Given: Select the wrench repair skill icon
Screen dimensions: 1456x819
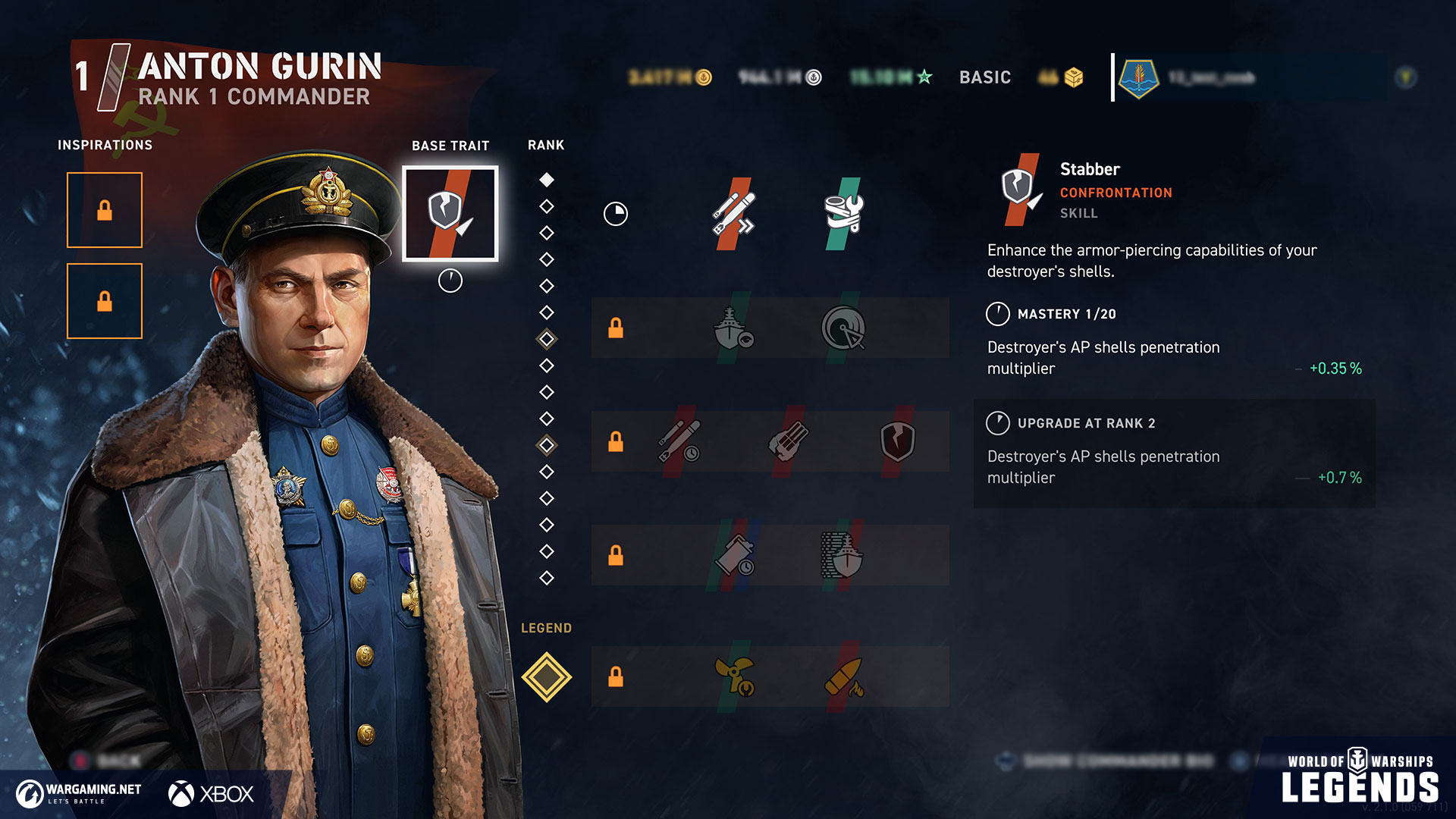Looking at the screenshot, I should coord(843,214).
